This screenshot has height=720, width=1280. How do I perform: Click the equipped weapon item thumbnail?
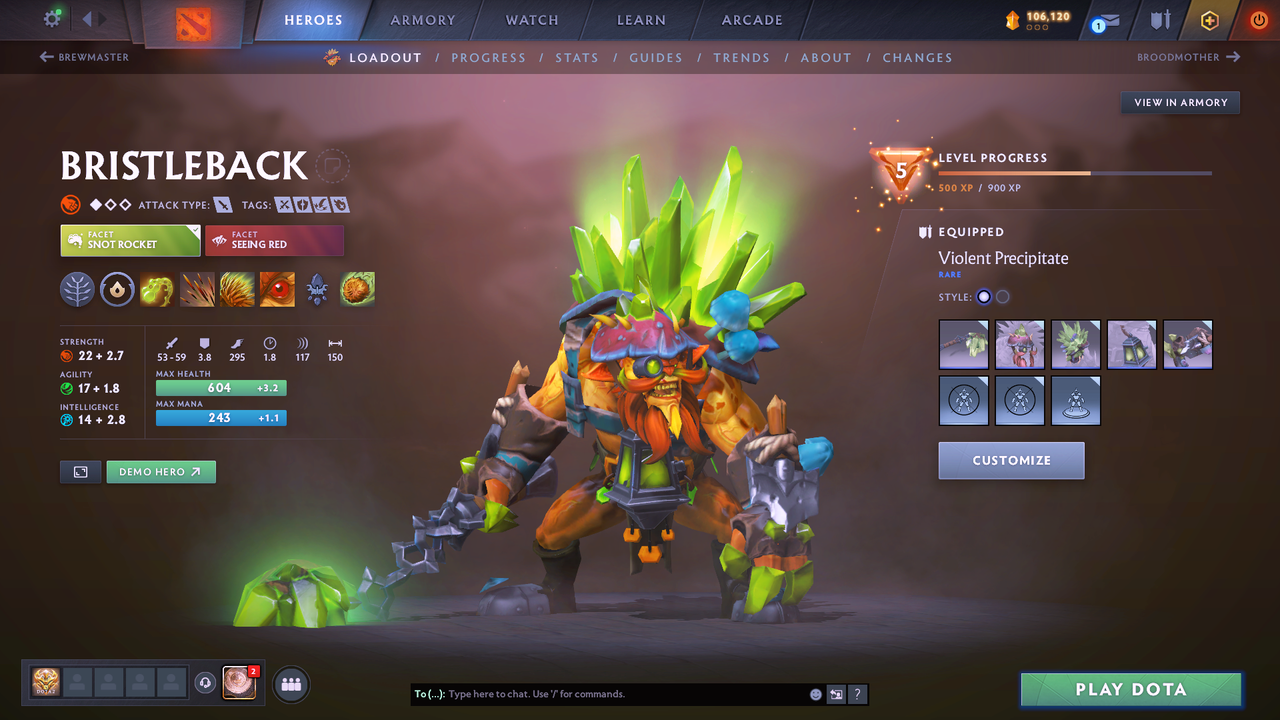click(x=963, y=344)
